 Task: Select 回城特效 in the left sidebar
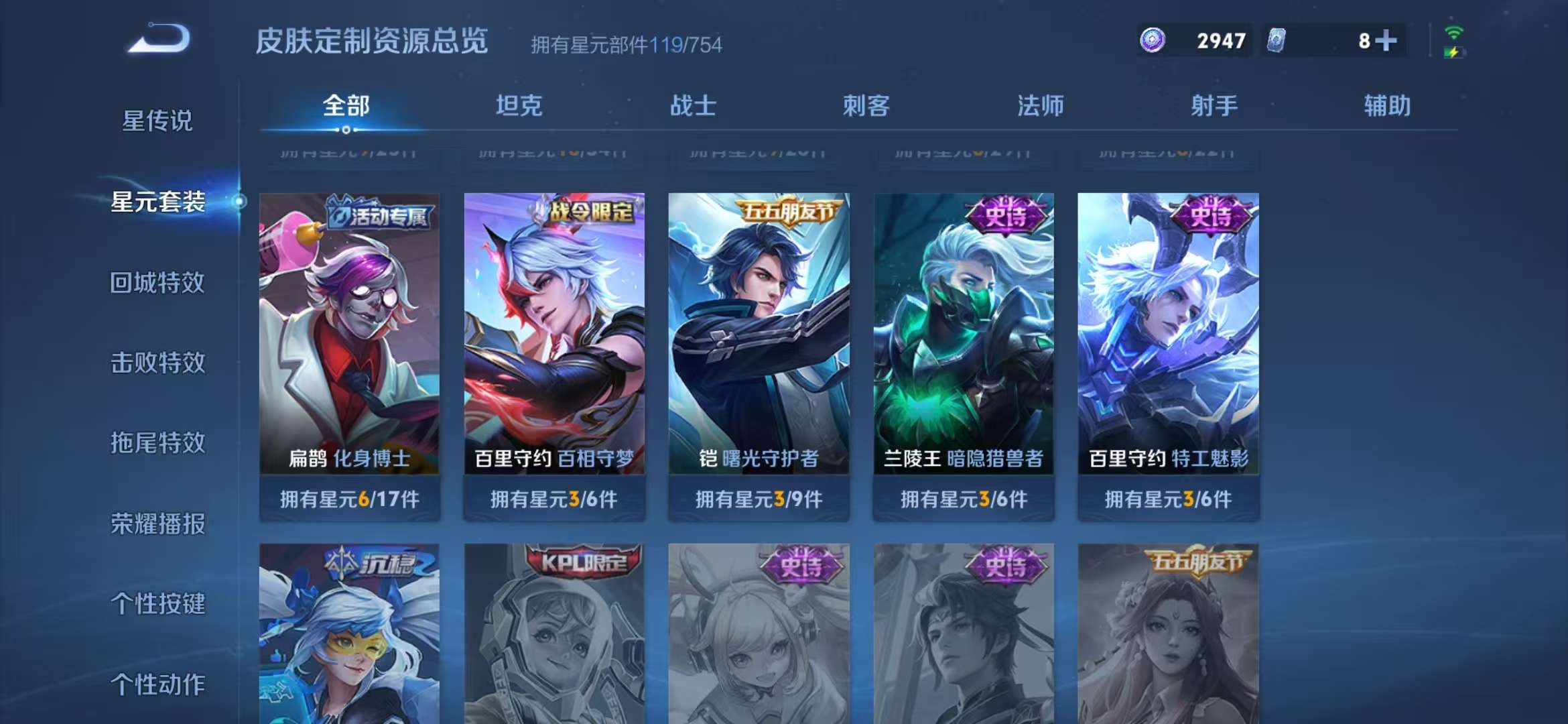coord(159,284)
